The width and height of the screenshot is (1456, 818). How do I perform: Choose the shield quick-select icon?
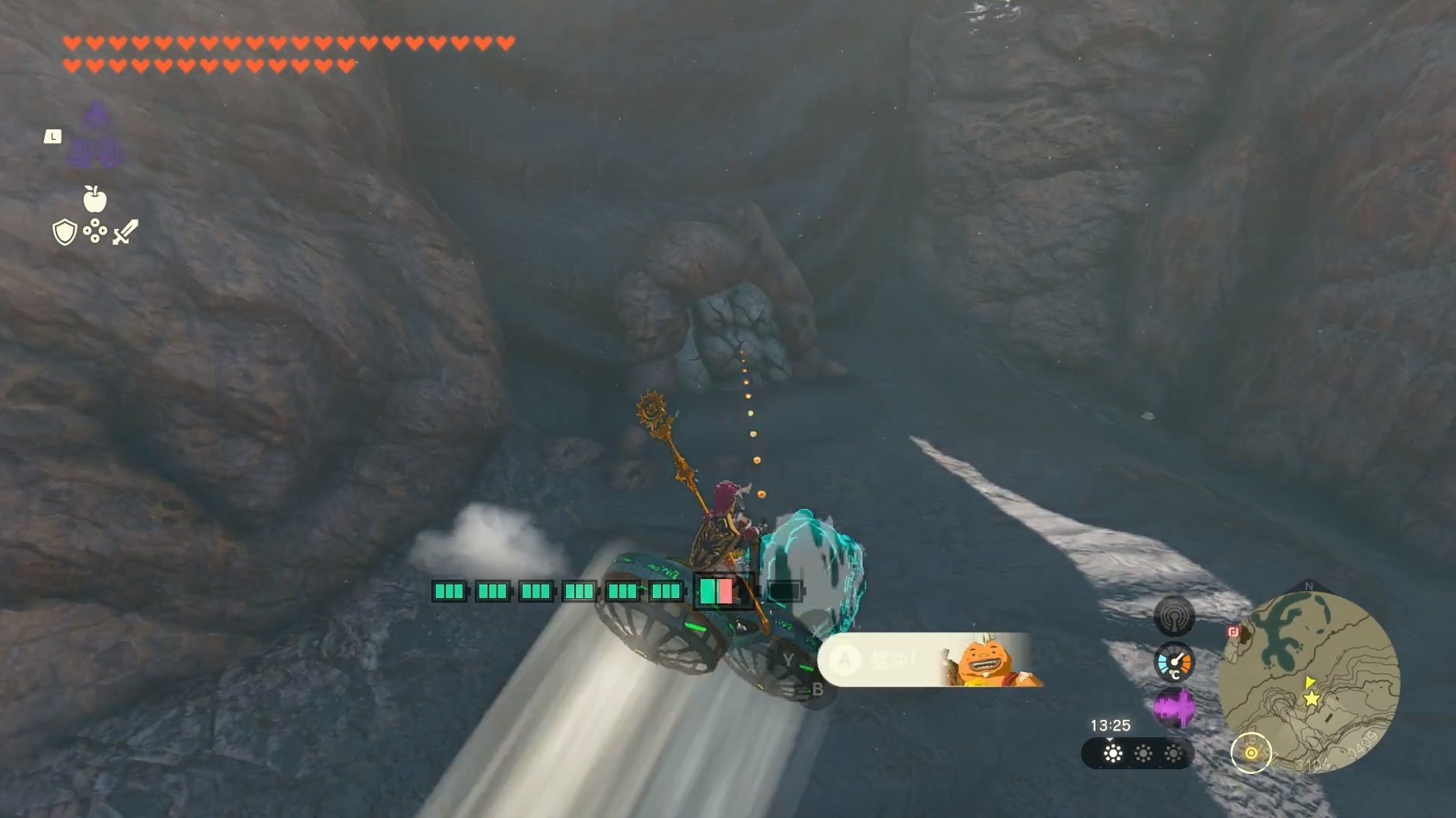coord(65,232)
